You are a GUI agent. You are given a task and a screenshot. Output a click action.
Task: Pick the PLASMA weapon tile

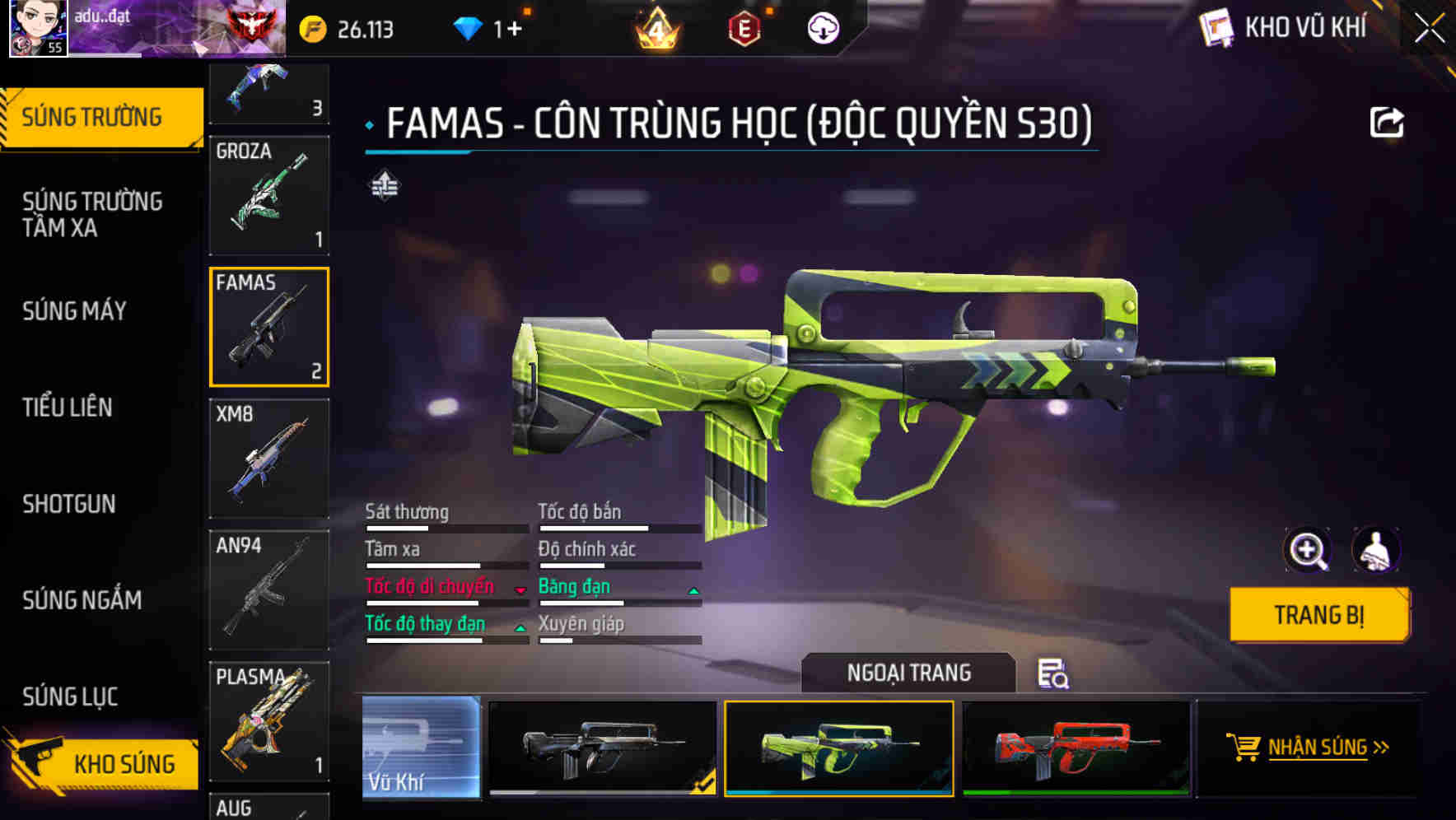269,721
